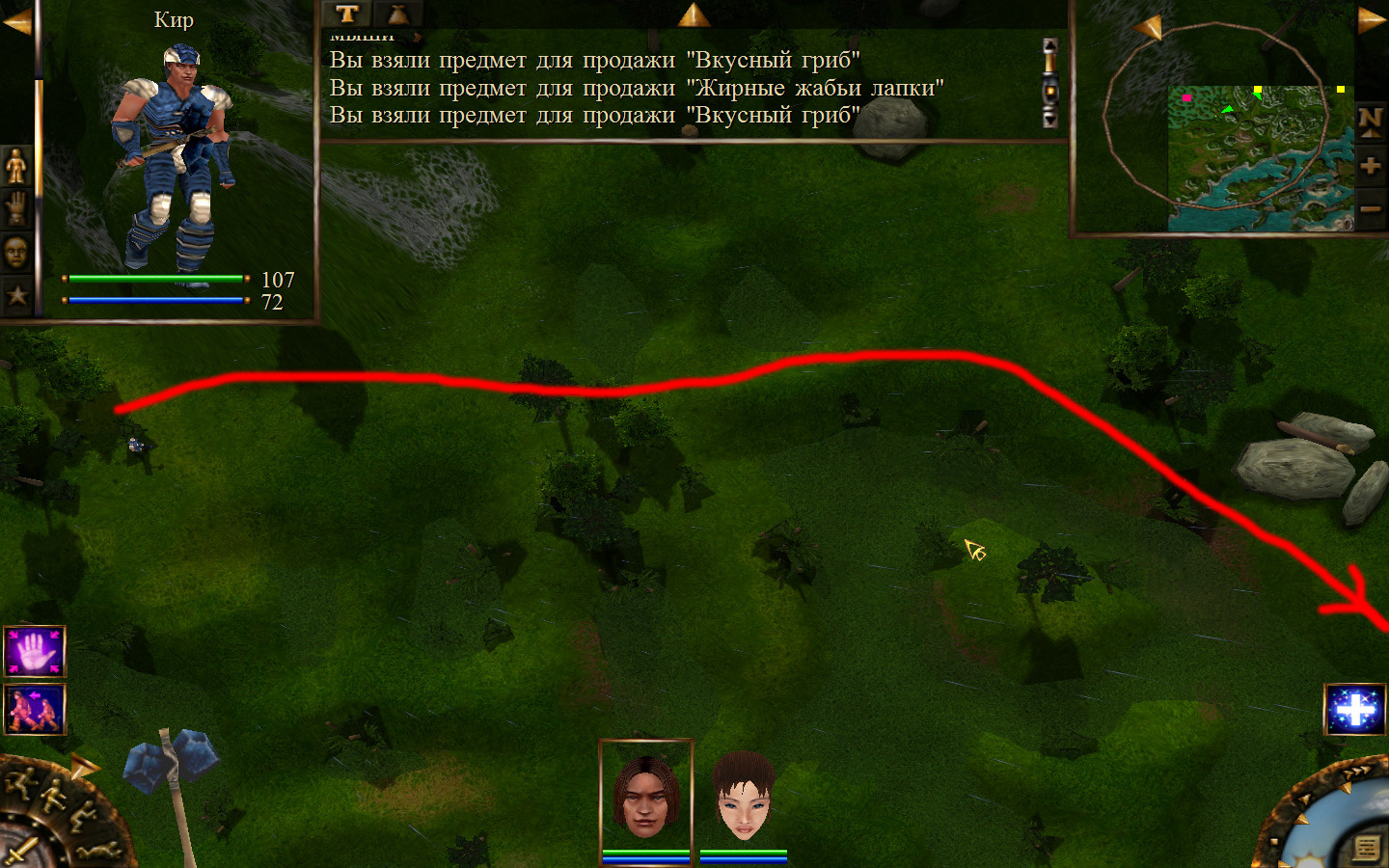Cast the blue sparkling cross spell

[1355, 710]
